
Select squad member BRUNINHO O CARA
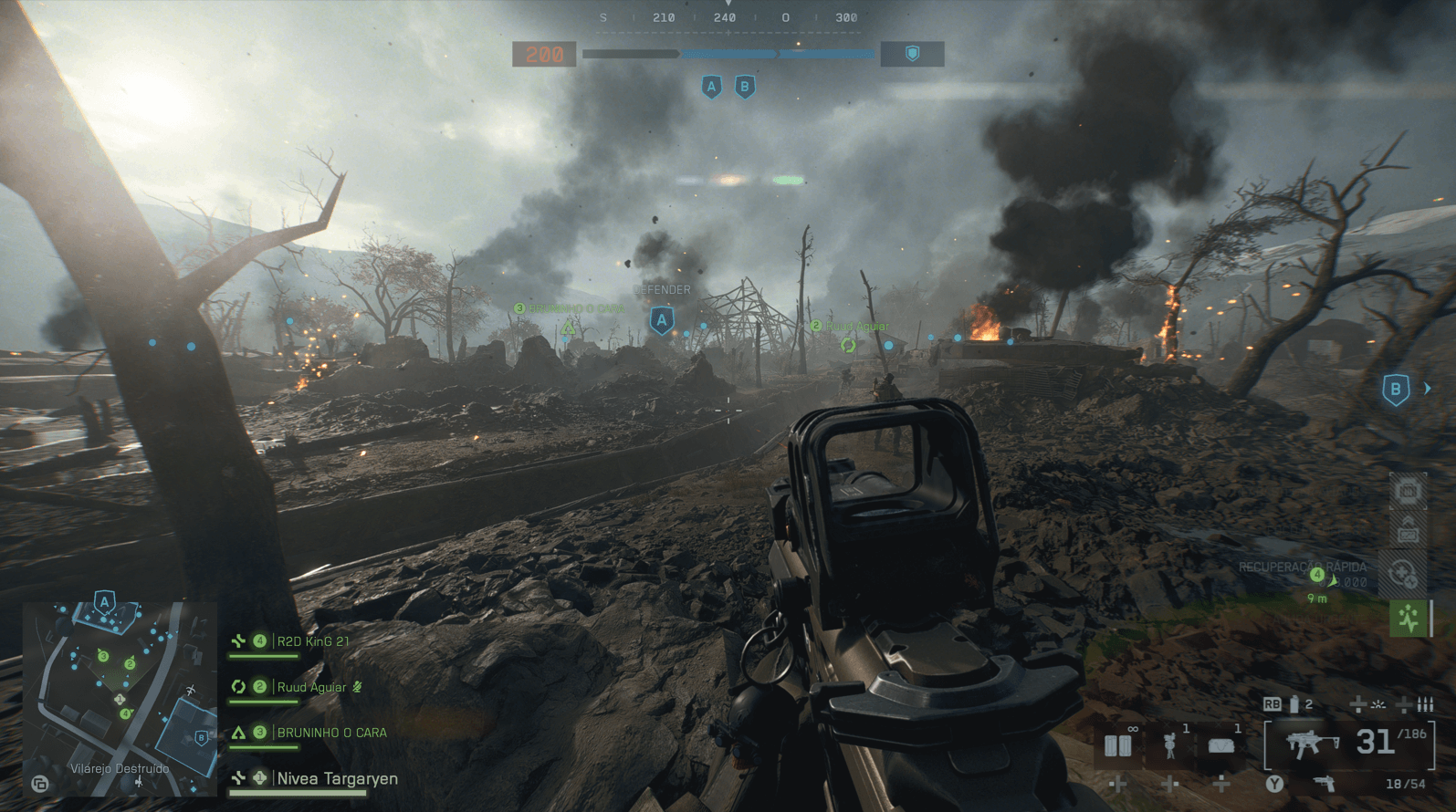[330, 733]
